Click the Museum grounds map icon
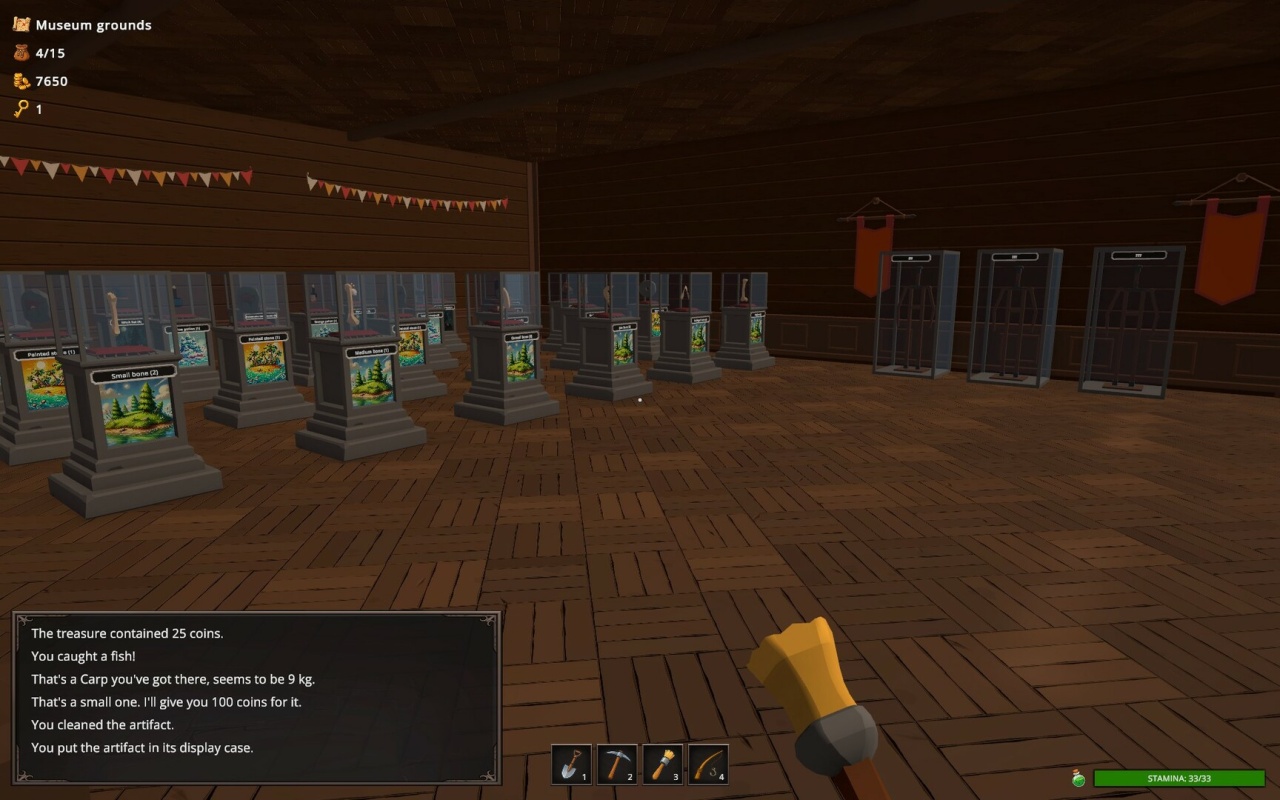The height and width of the screenshot is (800, 1280). (x=21, y=25)
